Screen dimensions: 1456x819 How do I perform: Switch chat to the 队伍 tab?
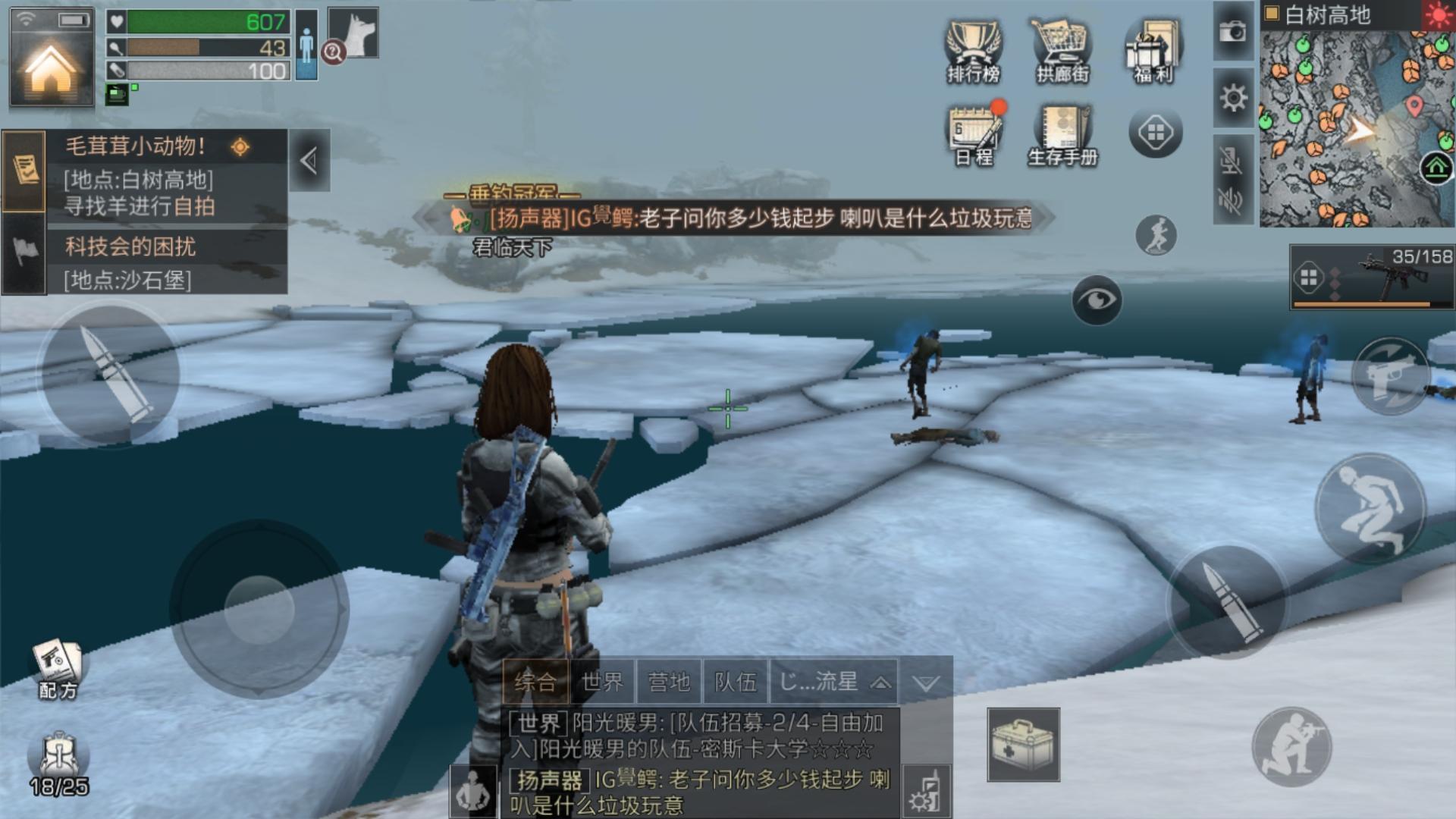coord(735,681)
